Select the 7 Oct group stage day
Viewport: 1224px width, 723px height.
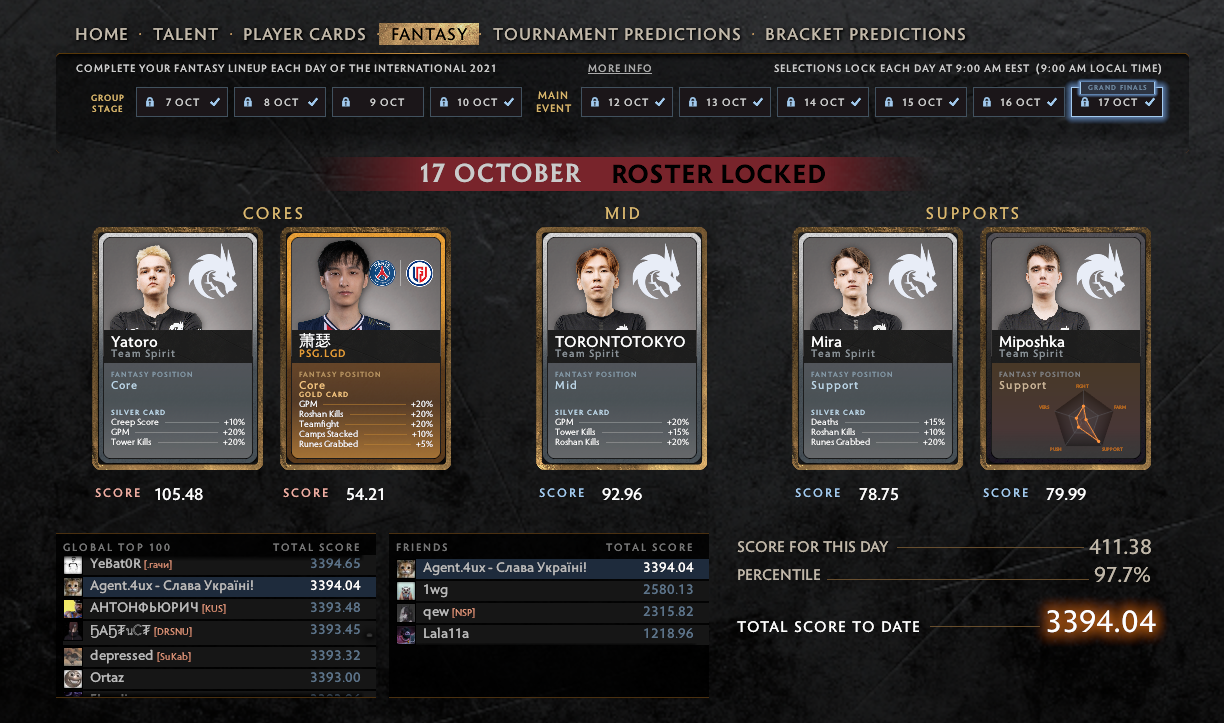coord(181,102)
